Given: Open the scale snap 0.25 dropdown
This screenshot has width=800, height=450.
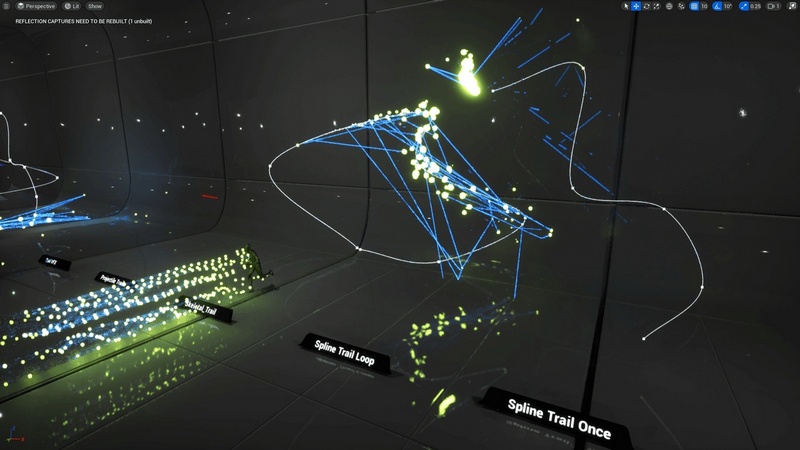Looking at the screenshot, I should [755, 6].
